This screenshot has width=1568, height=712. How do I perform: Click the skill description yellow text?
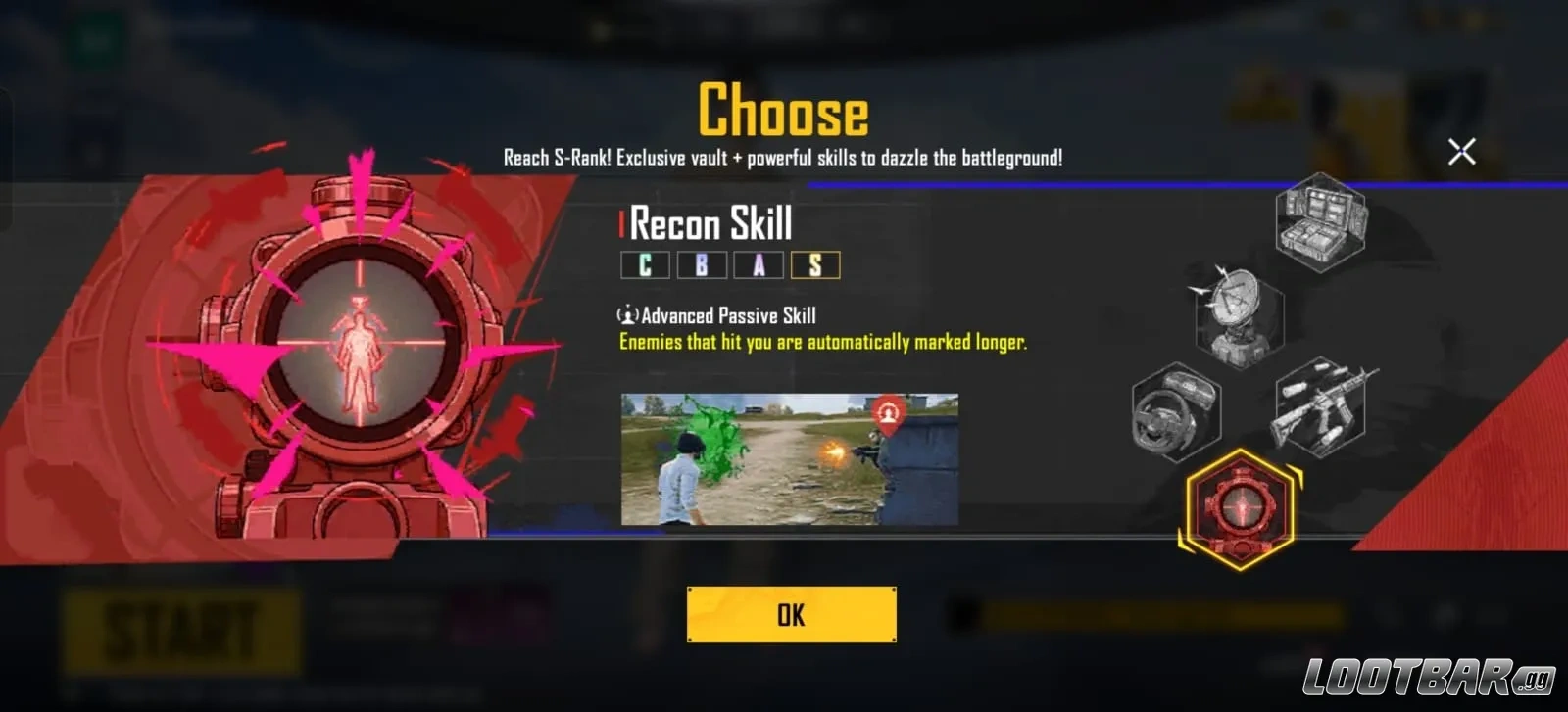(823, 343)
